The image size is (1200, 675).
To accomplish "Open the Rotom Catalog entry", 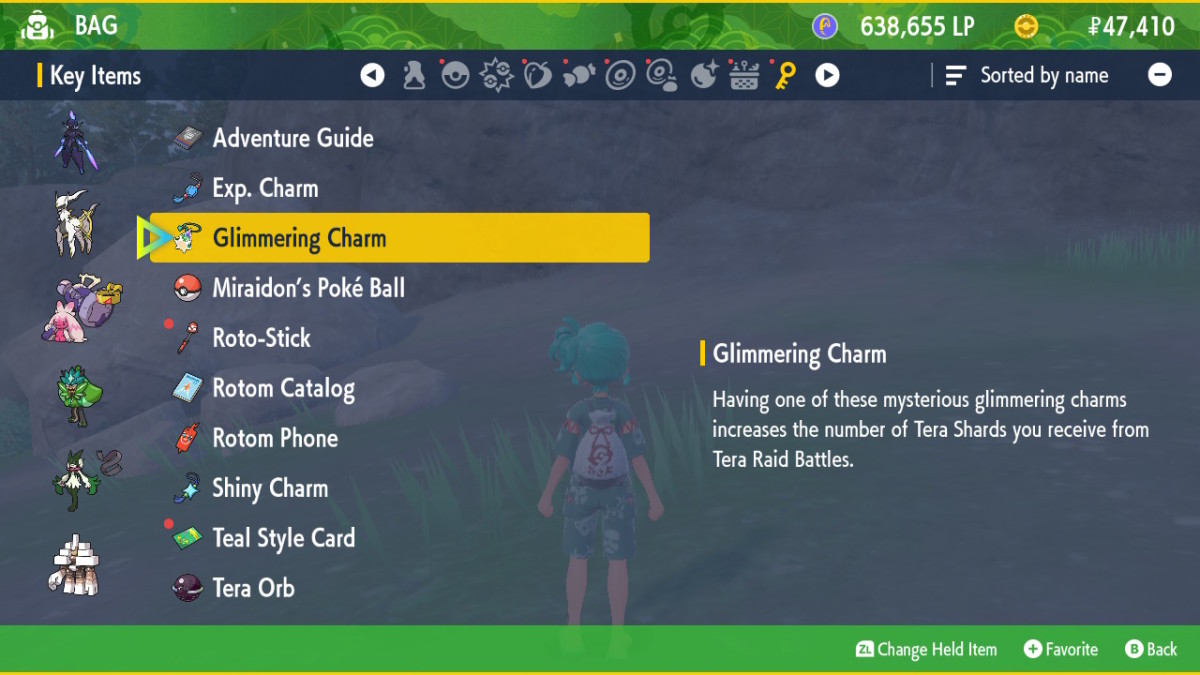I will (x=283, y=388).
